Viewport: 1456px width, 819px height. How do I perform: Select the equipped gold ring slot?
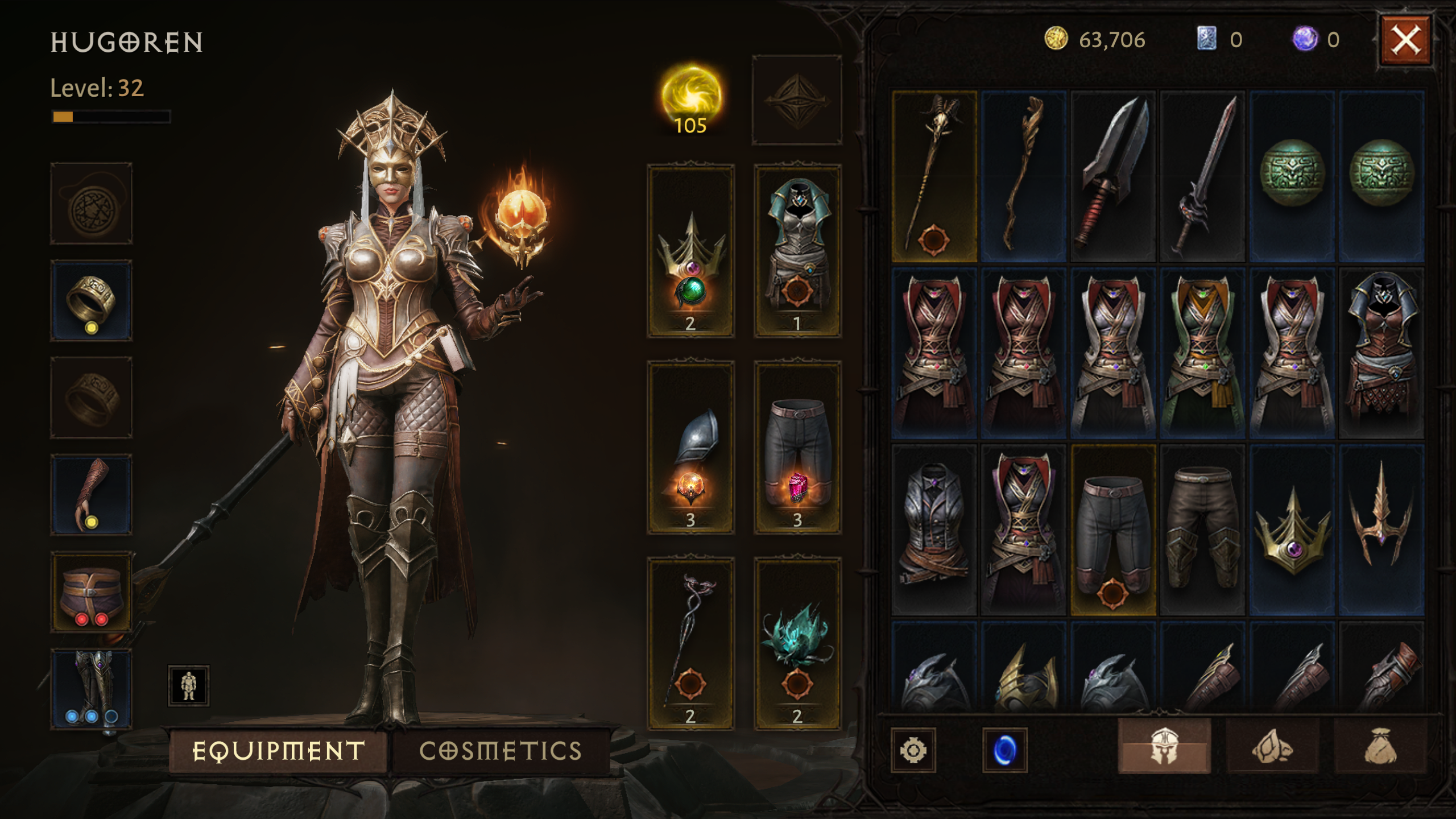tap(91, 301)
